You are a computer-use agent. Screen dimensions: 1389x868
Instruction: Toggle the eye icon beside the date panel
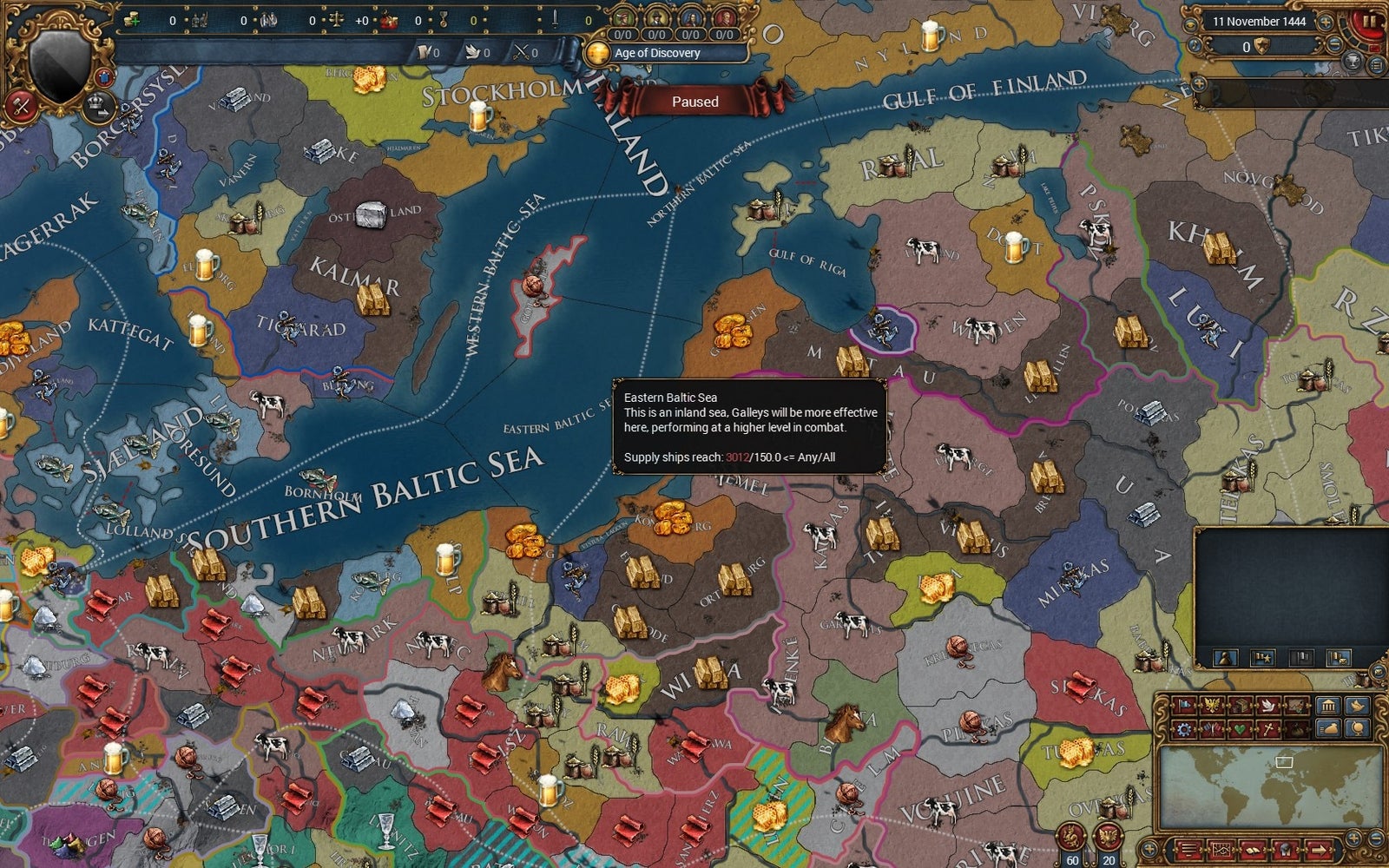click(x=1190, y=25)
